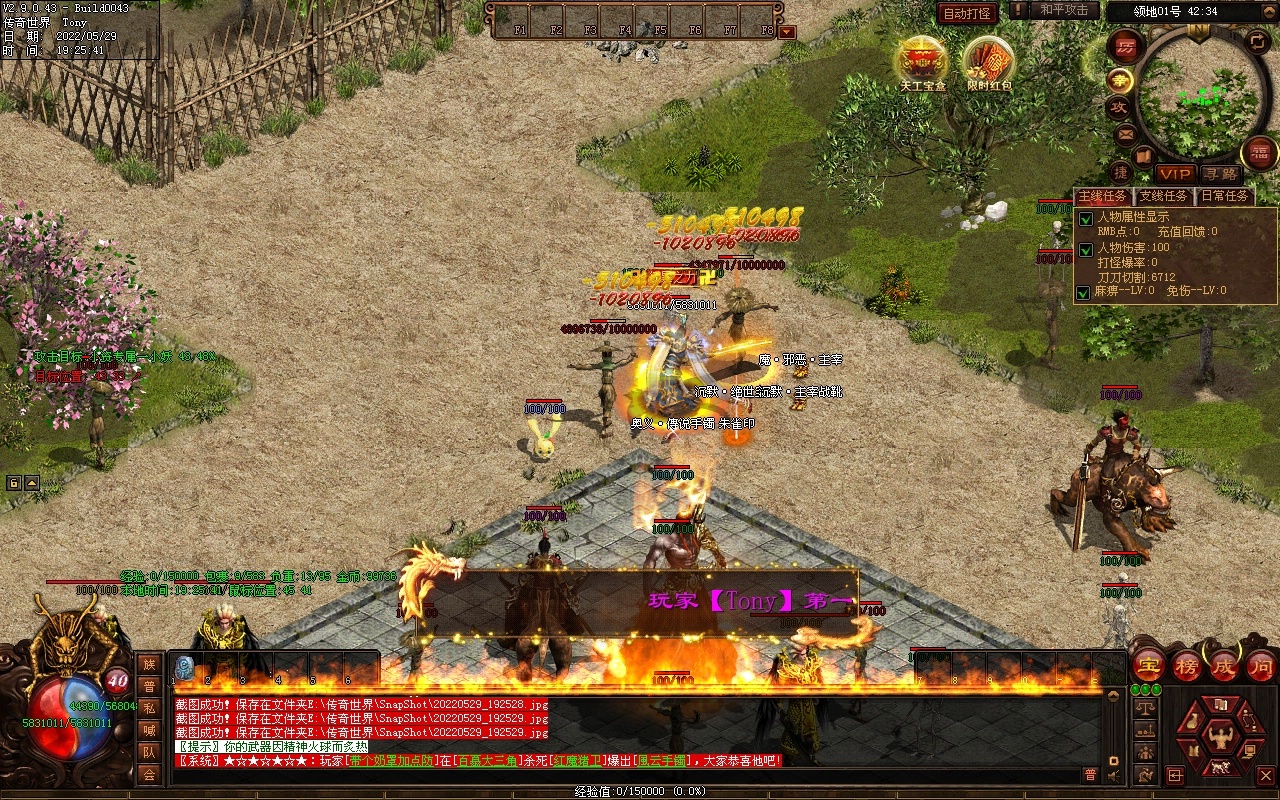
Task: Open the 榜 ranking button
Action: [1187, 665]
